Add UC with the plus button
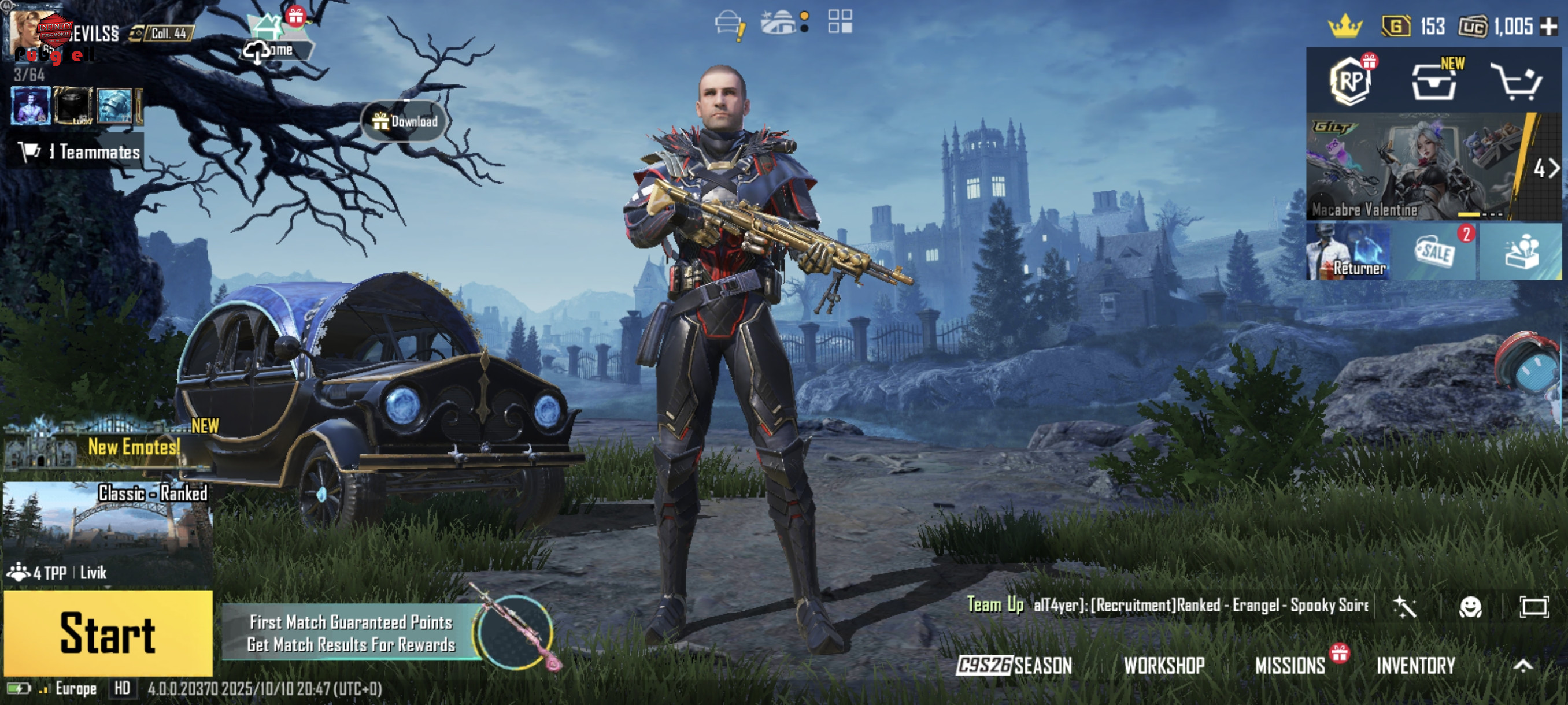The width and height of the screenshot is (1568, 705). point(1548,26)
